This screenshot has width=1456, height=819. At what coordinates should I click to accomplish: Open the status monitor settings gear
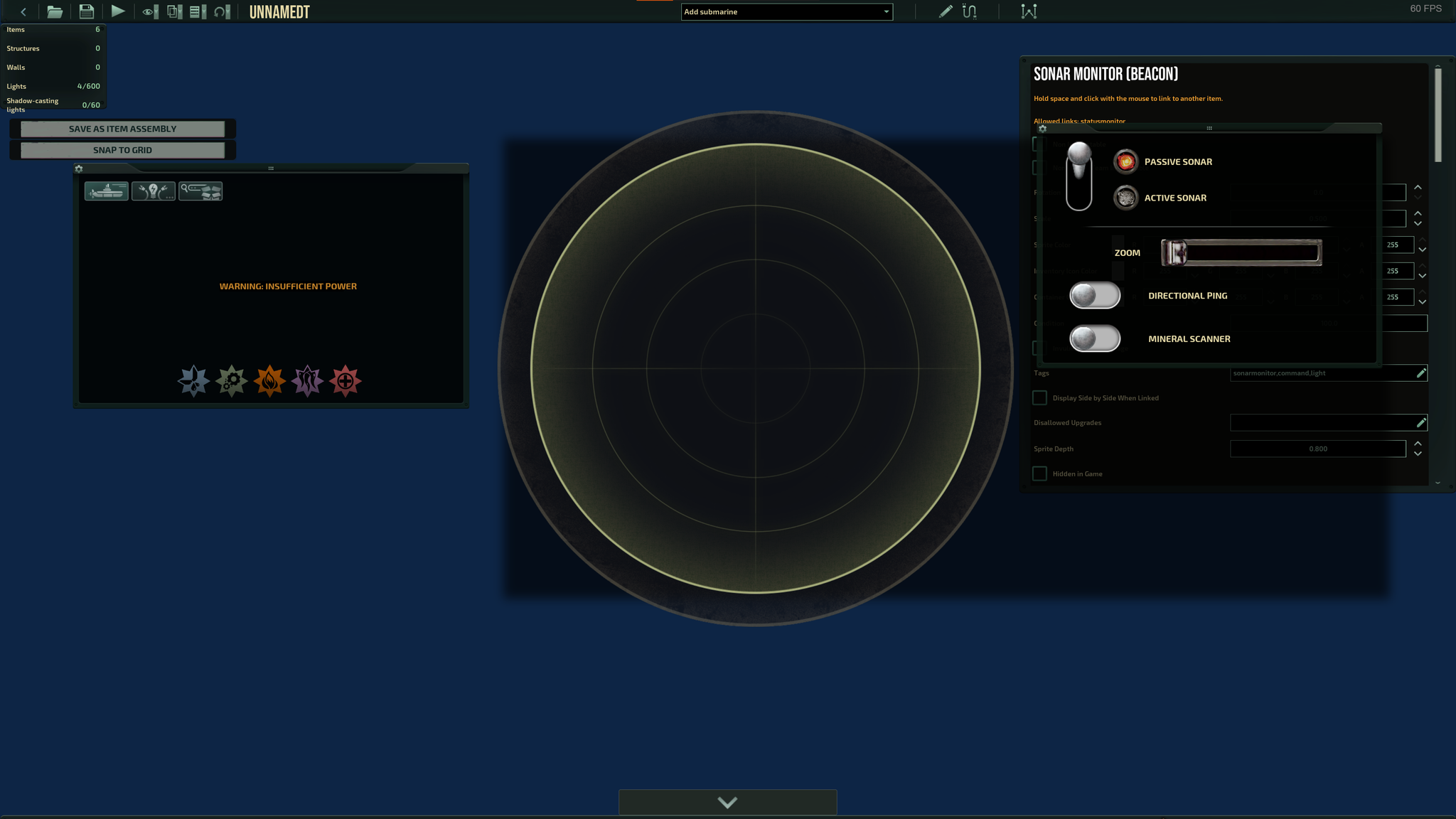point(78,168)
